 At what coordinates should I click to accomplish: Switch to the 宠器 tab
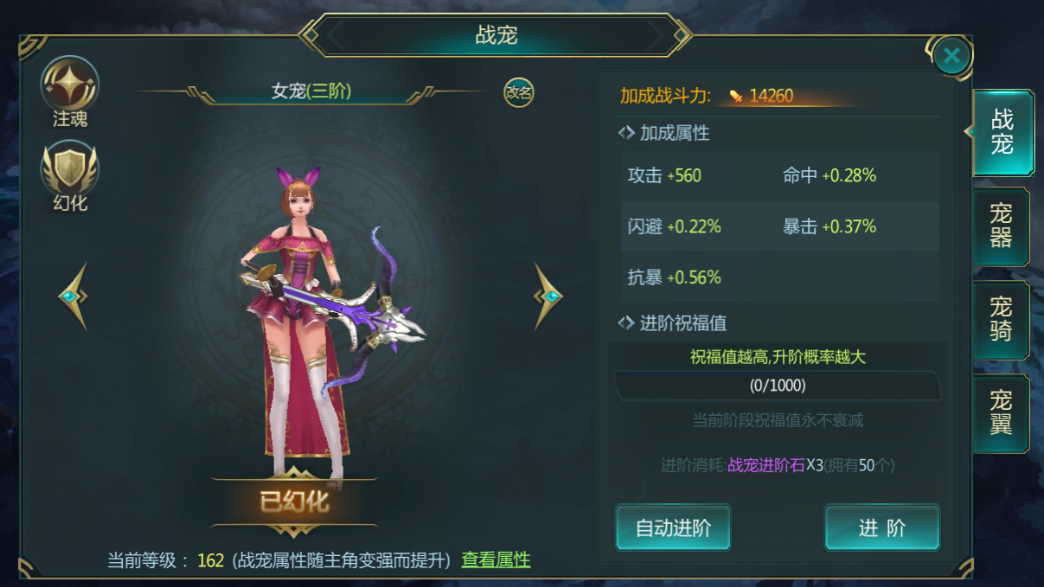tap(1001, 227)
